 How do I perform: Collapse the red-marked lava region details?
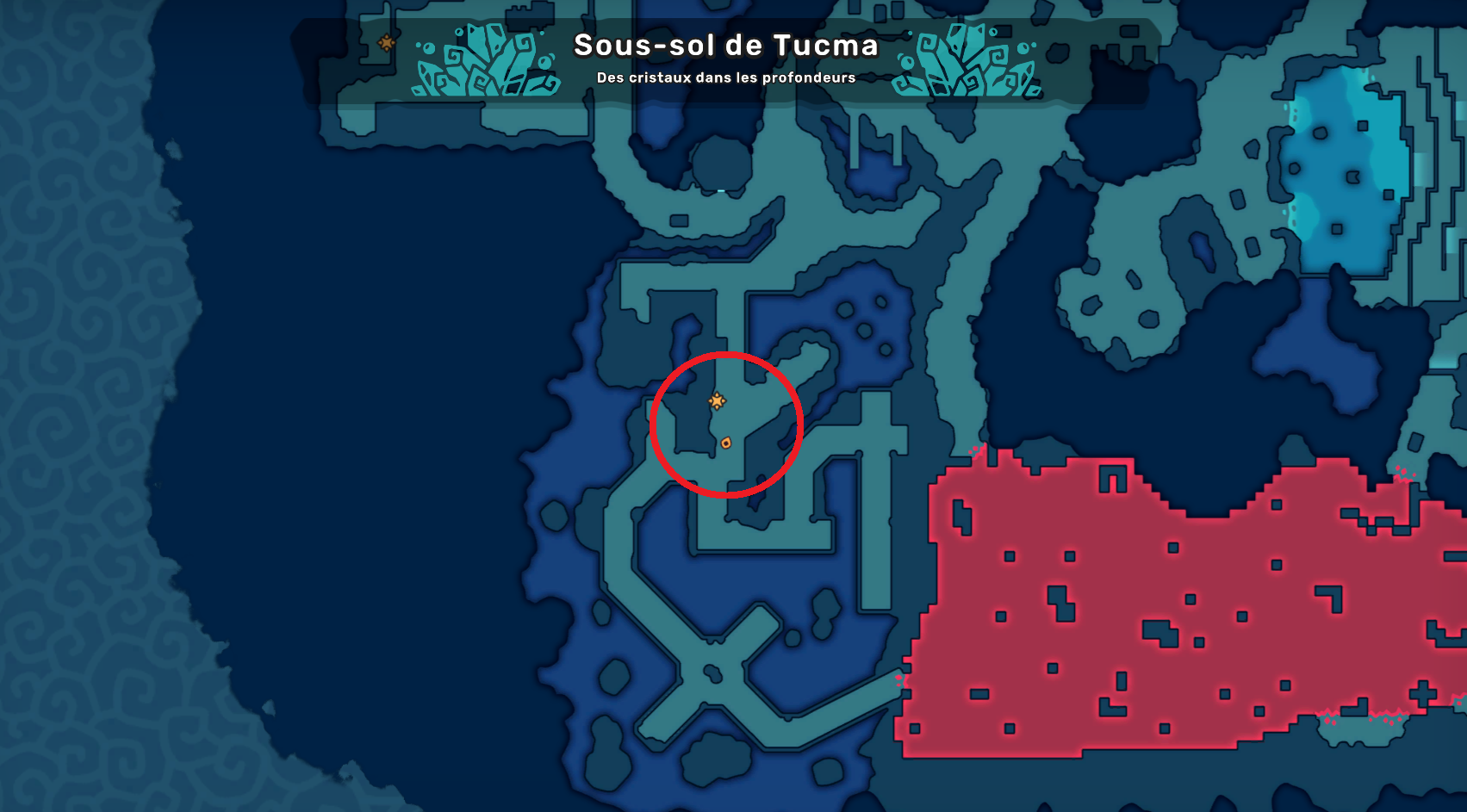coord(1120,603)
